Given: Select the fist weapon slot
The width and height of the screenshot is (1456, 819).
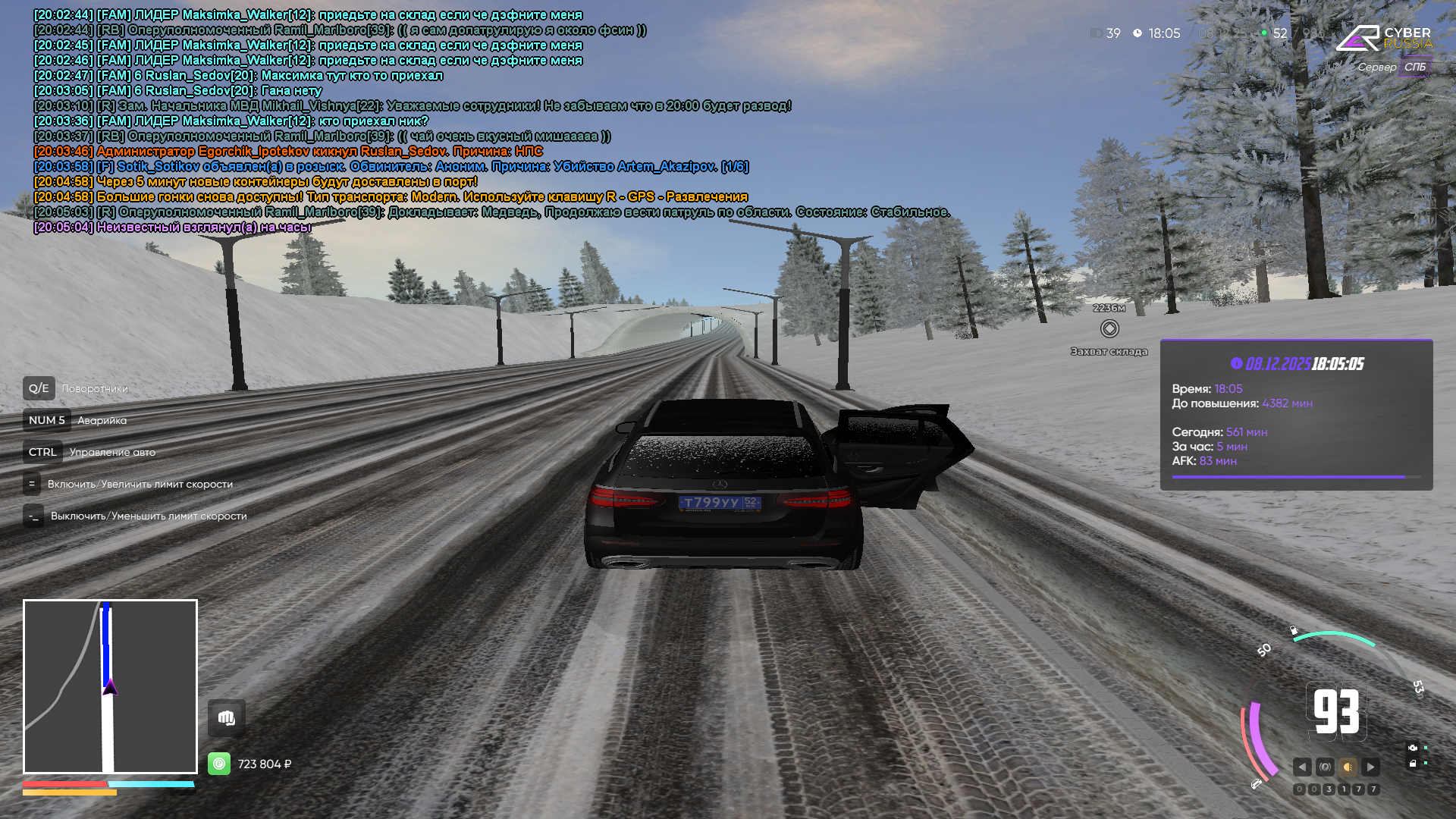Looking at the screenshot, I should click(x=226, y=717).
